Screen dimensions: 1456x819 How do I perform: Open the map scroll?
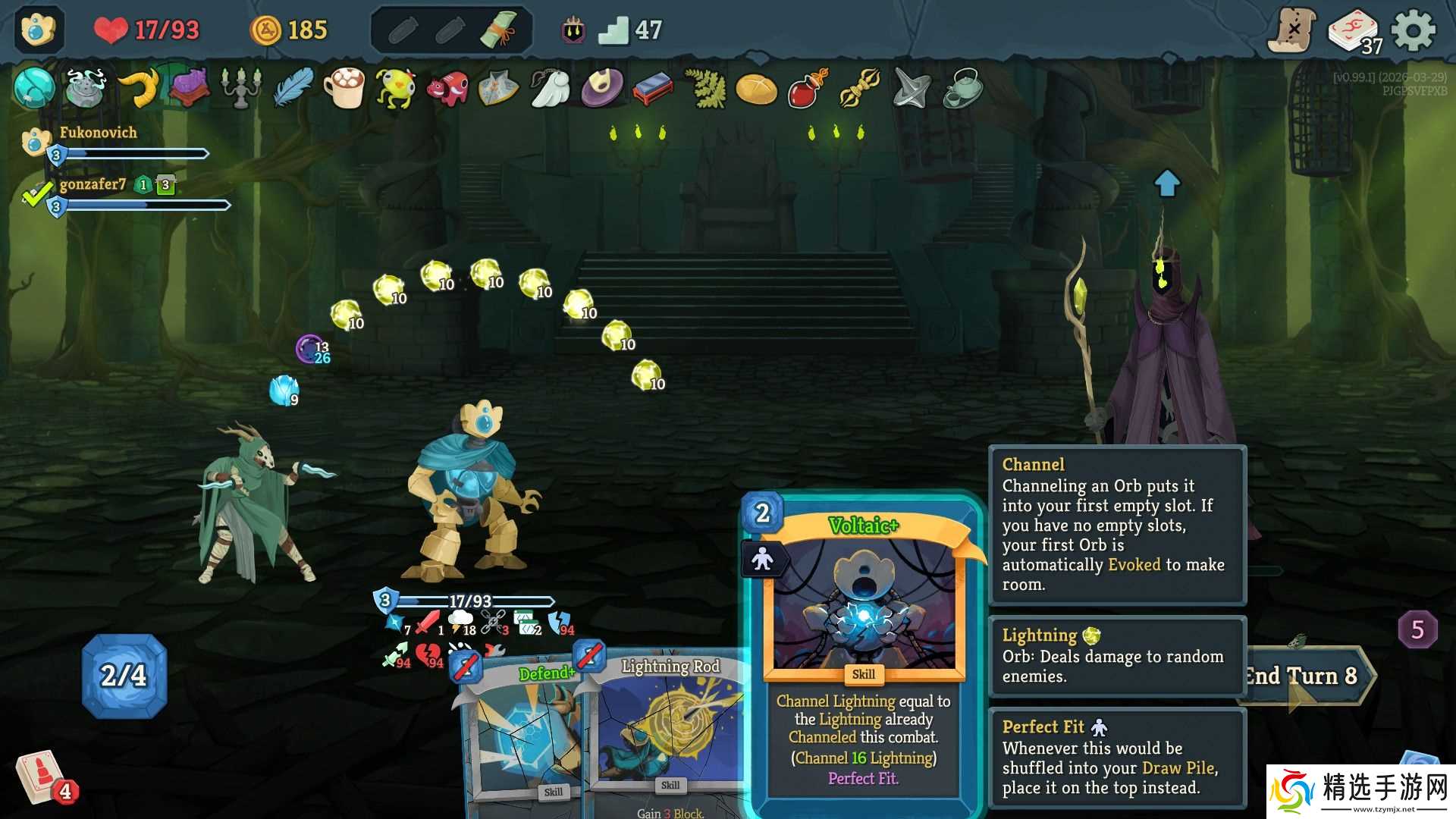coord(1293,30)
